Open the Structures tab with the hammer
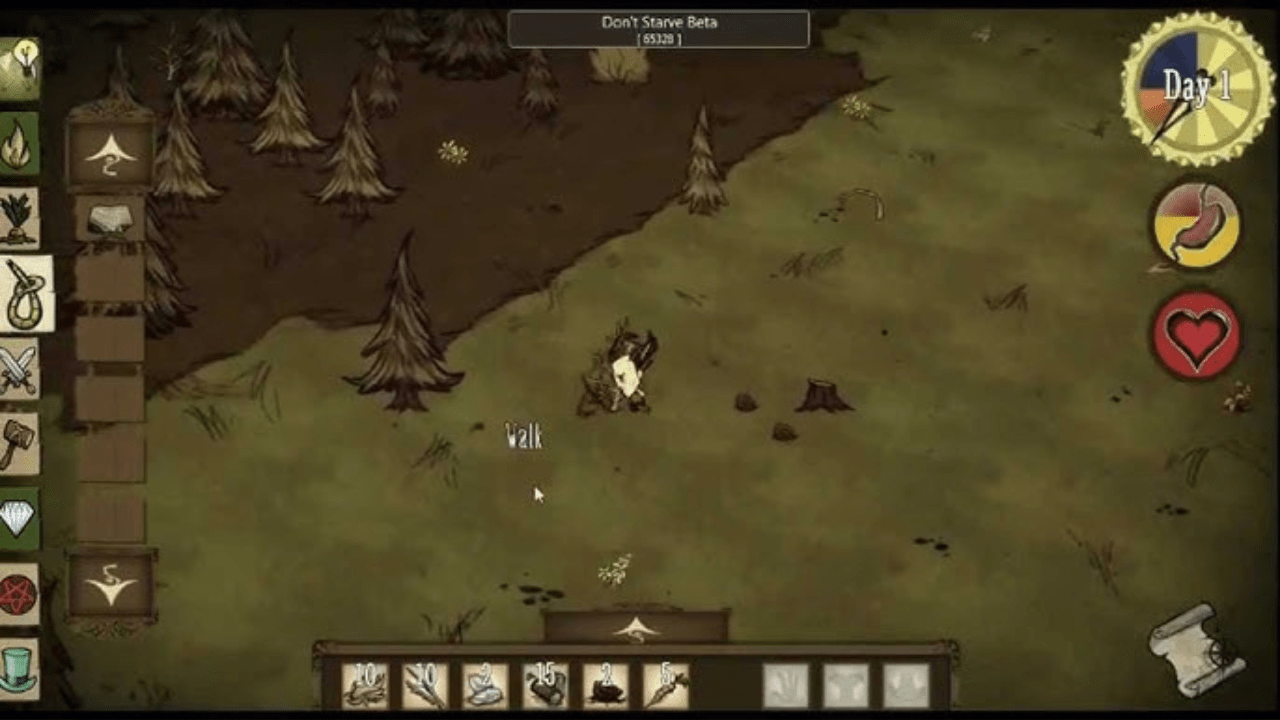Image resolution: width=1280 pixels, height=720 pixels. point(18,444)
